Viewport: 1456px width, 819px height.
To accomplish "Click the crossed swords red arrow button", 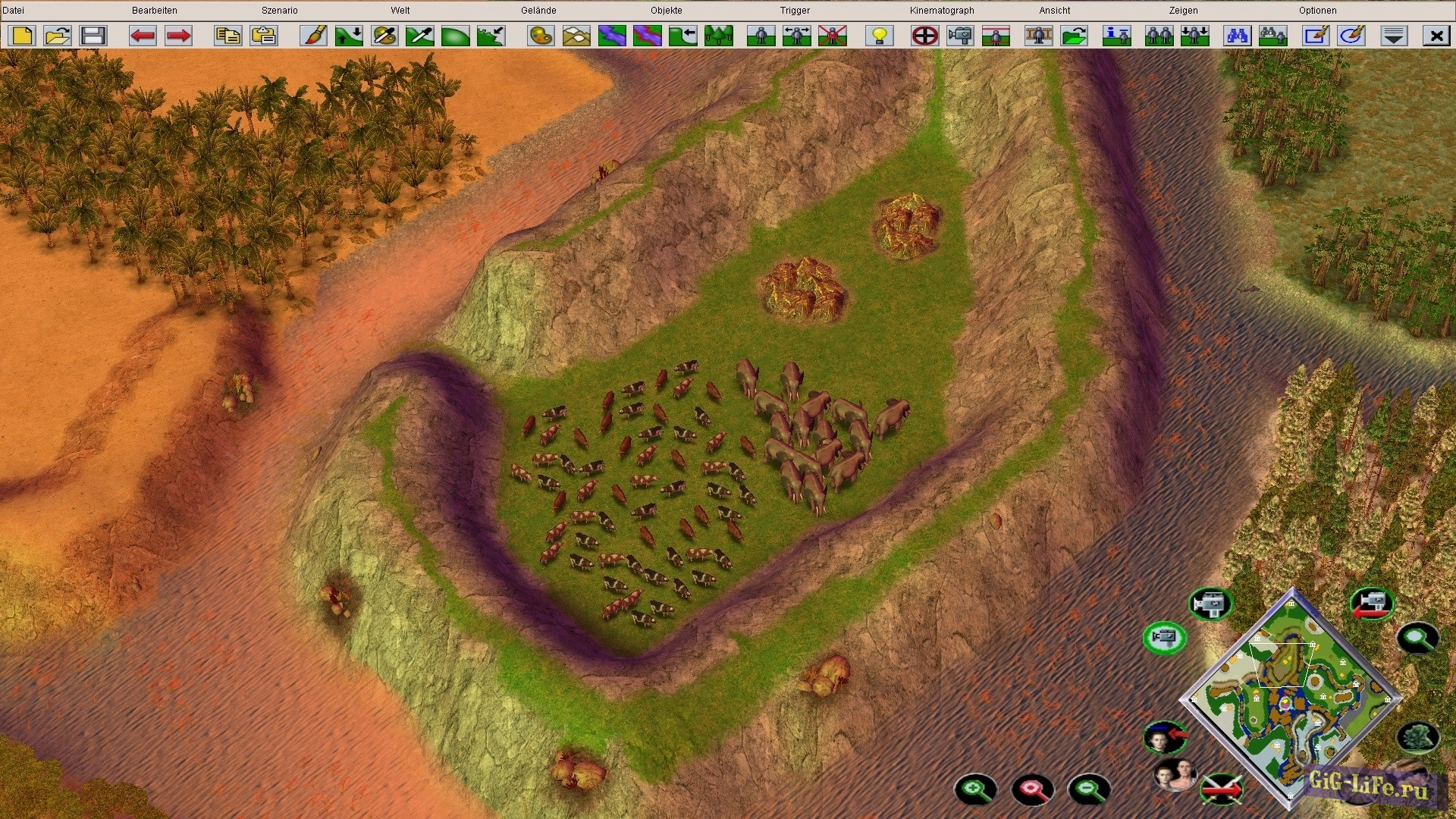I will 1221,789.
